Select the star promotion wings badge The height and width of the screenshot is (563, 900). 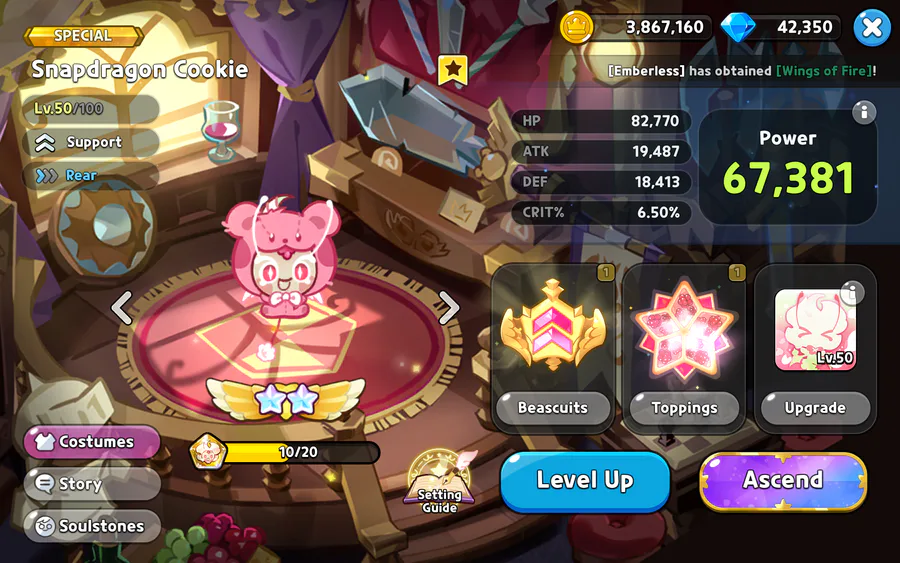286,399
